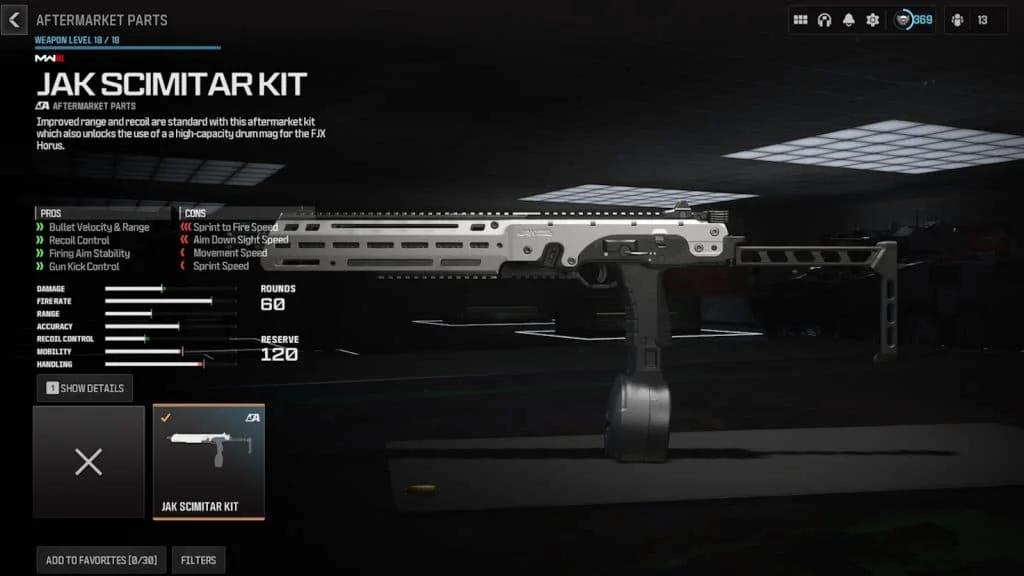This screenshot has width=1024, height=576.
Task: Open the grid menu icon
Action: point(800,20)
